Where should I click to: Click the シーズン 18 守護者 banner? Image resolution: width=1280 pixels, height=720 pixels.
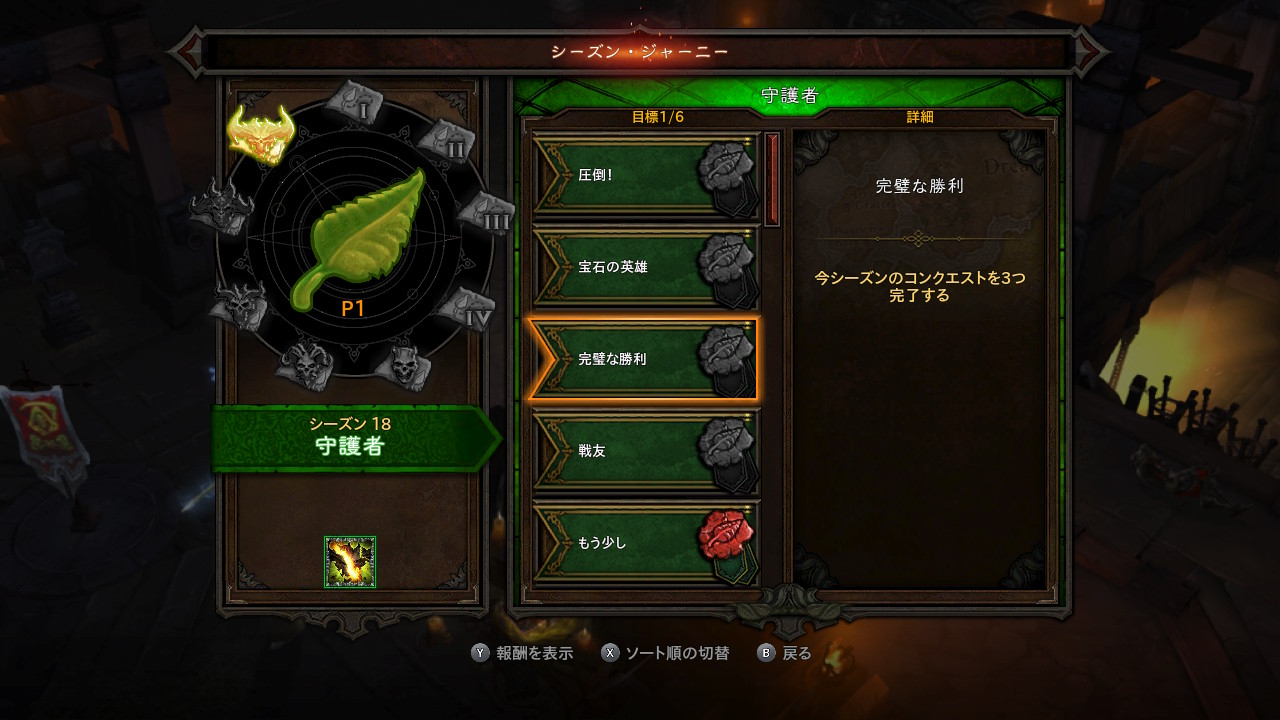click(x=350, y=437)
